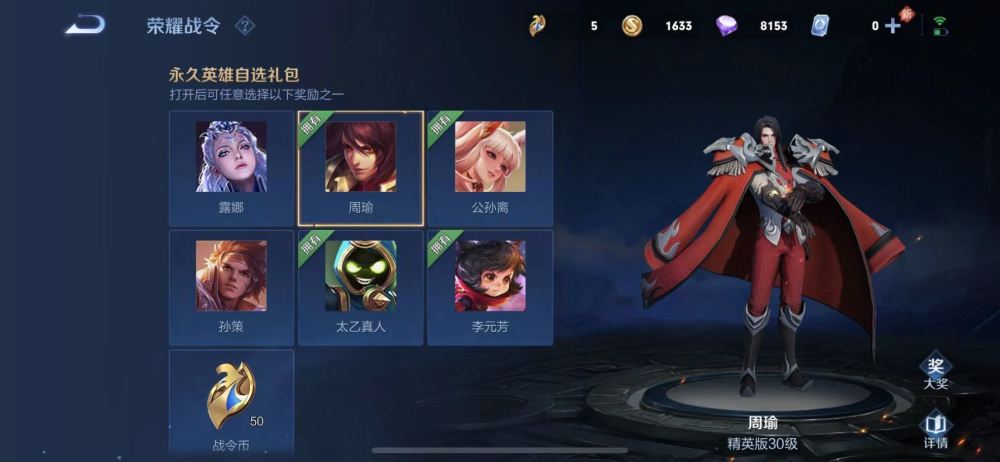Choose the 太乙真人 hero card

click(360, 287)
